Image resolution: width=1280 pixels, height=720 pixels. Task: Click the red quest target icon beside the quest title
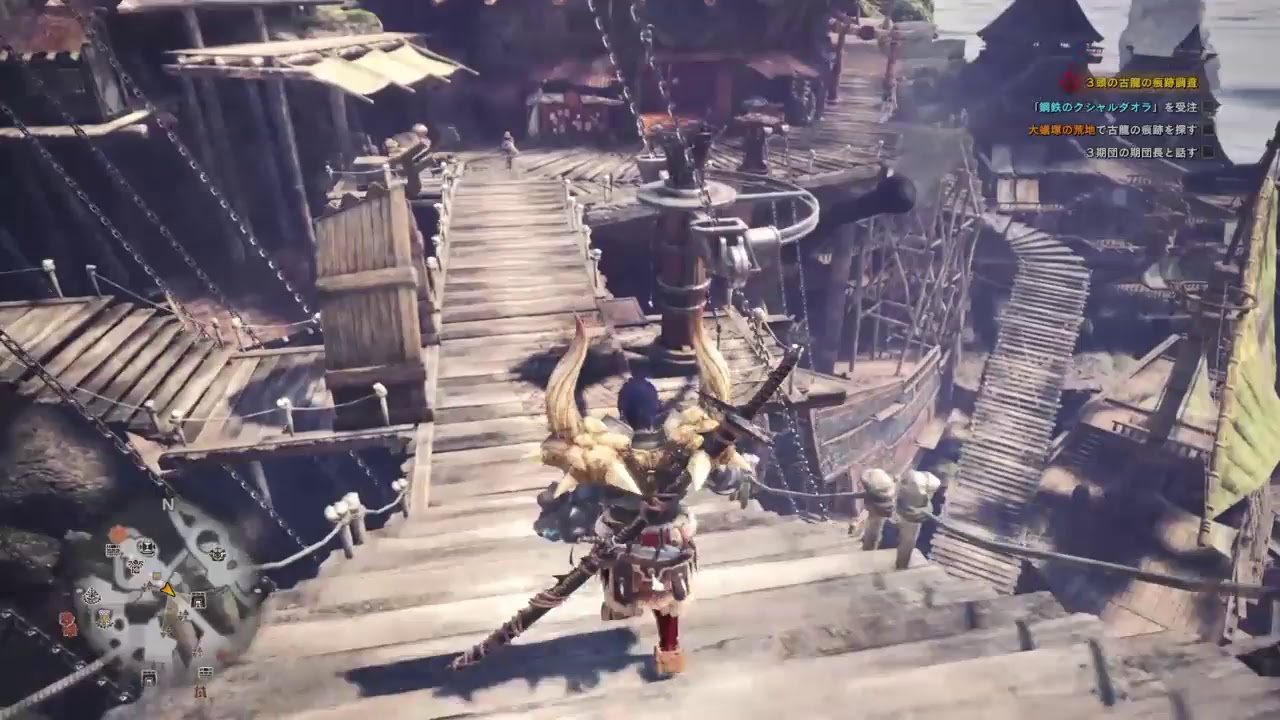coord(1069,80)
